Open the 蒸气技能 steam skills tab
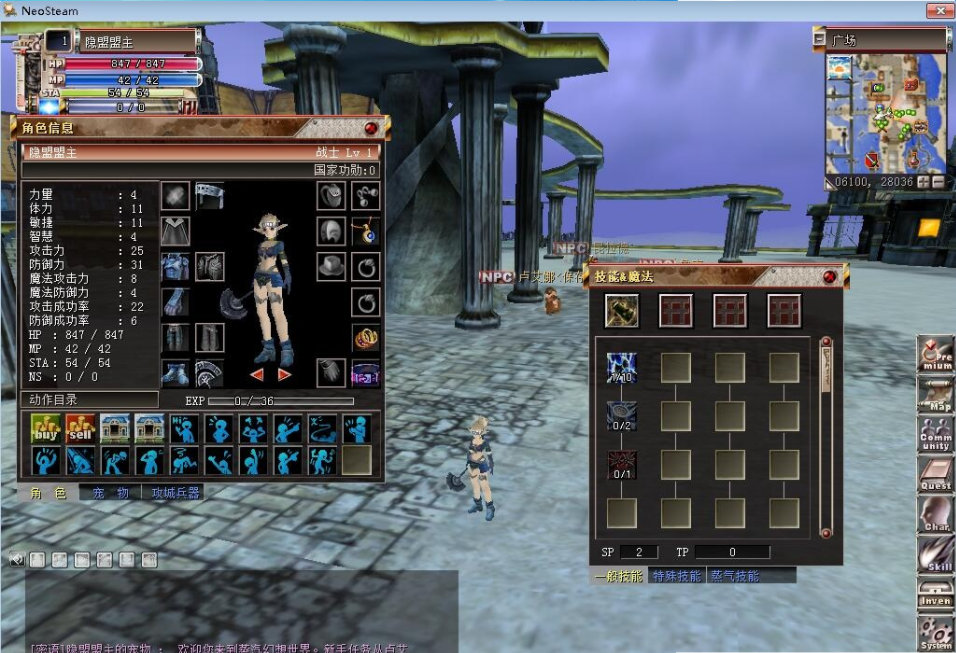The height and width of the screenshot is (653, 956). [x=735, y=576]
